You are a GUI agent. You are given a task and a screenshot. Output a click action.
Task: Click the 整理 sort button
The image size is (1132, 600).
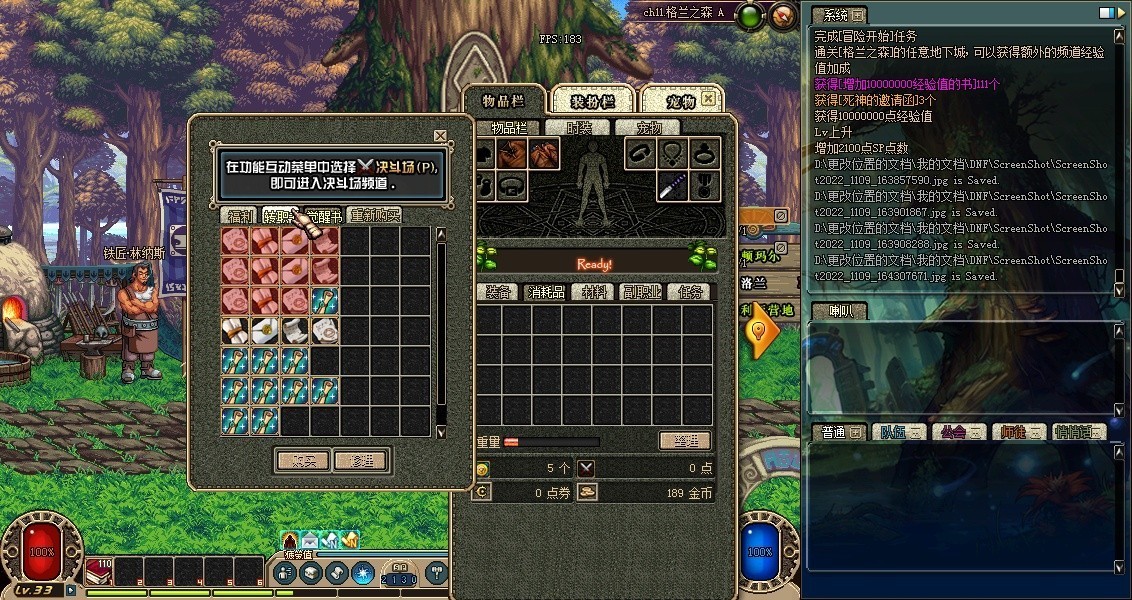685,441
